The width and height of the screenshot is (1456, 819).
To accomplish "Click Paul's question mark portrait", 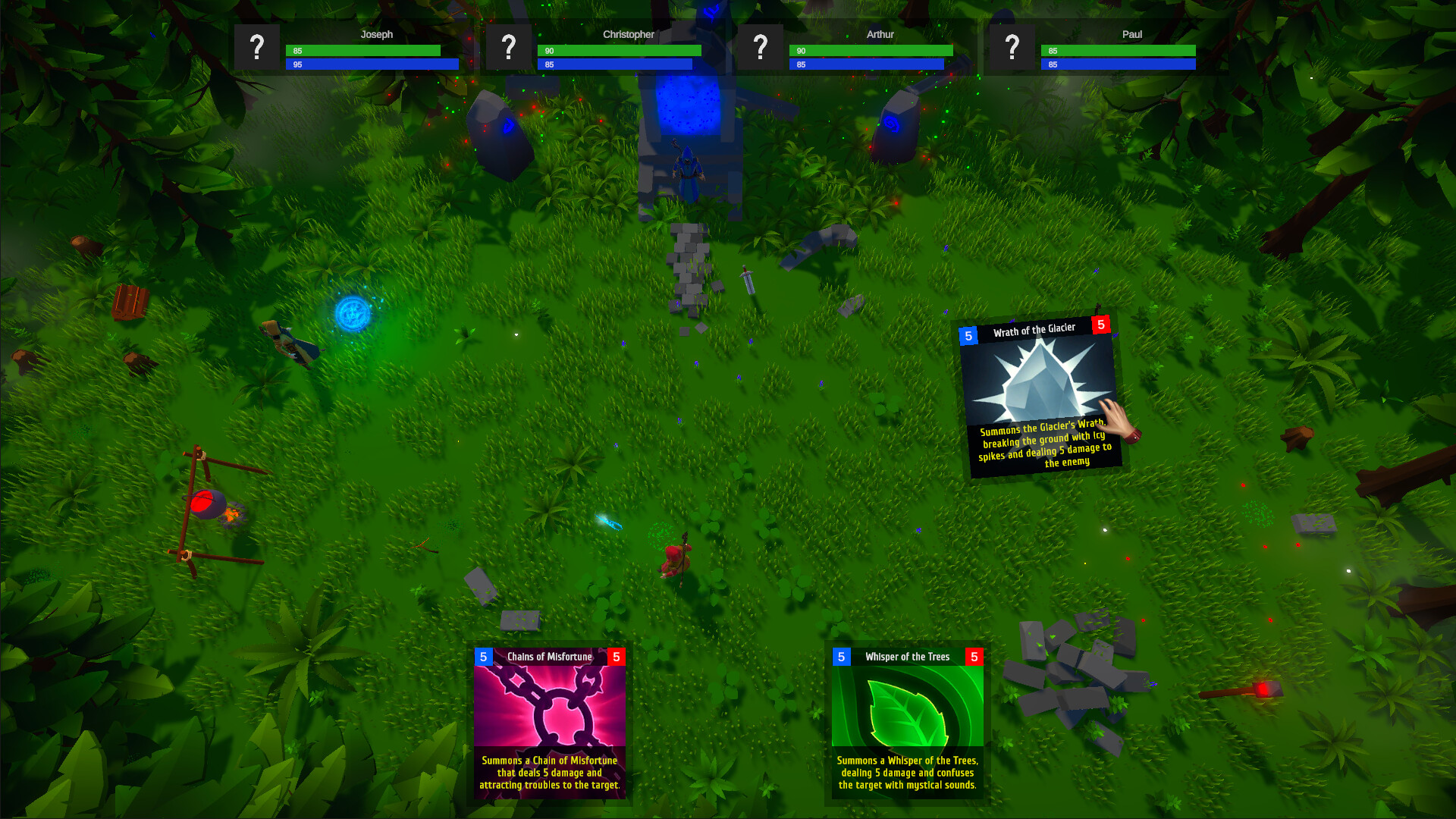I will pyautogui.click(x=1012, y=48).
